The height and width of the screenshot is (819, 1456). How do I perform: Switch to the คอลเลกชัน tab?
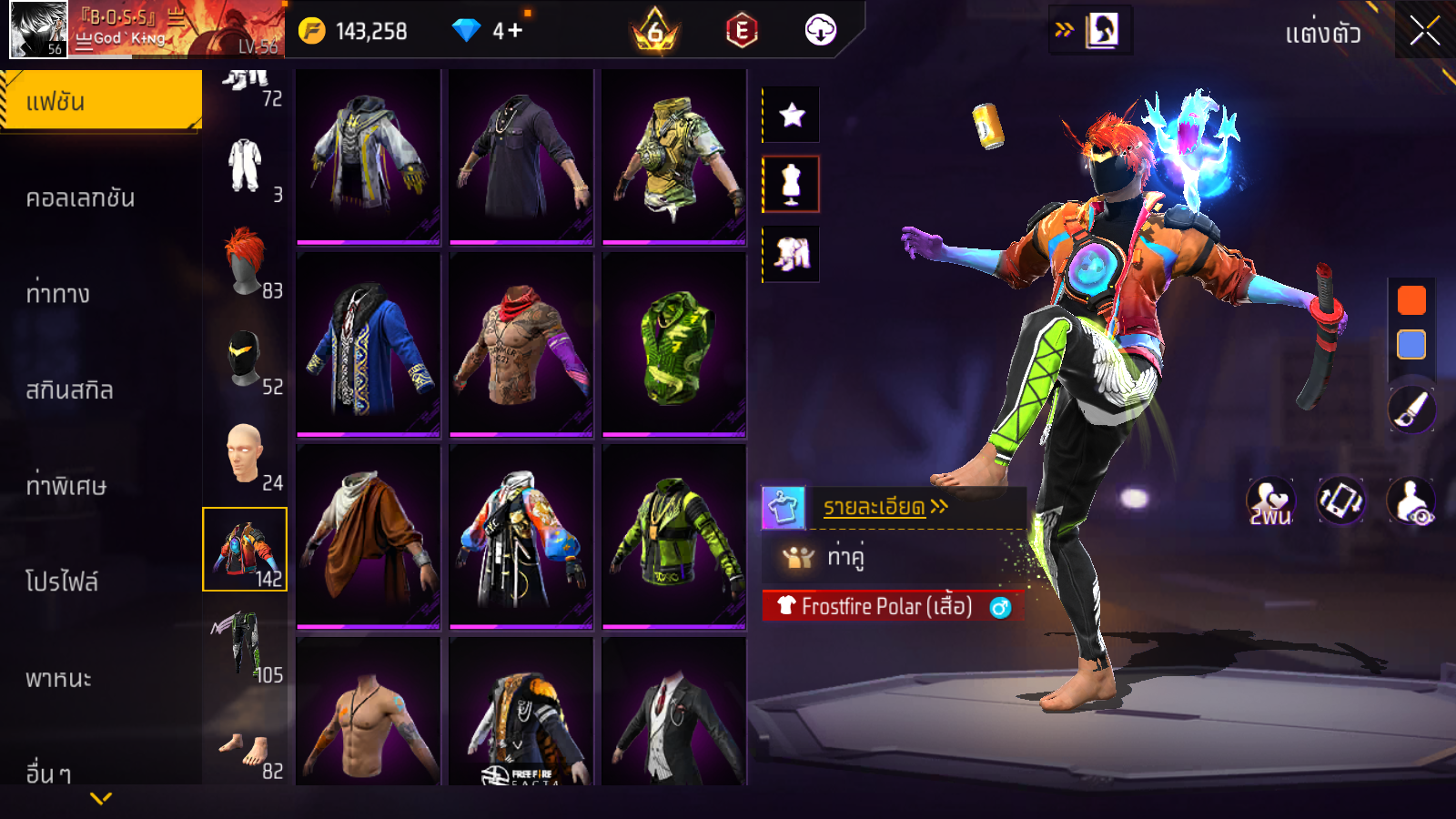80,197
